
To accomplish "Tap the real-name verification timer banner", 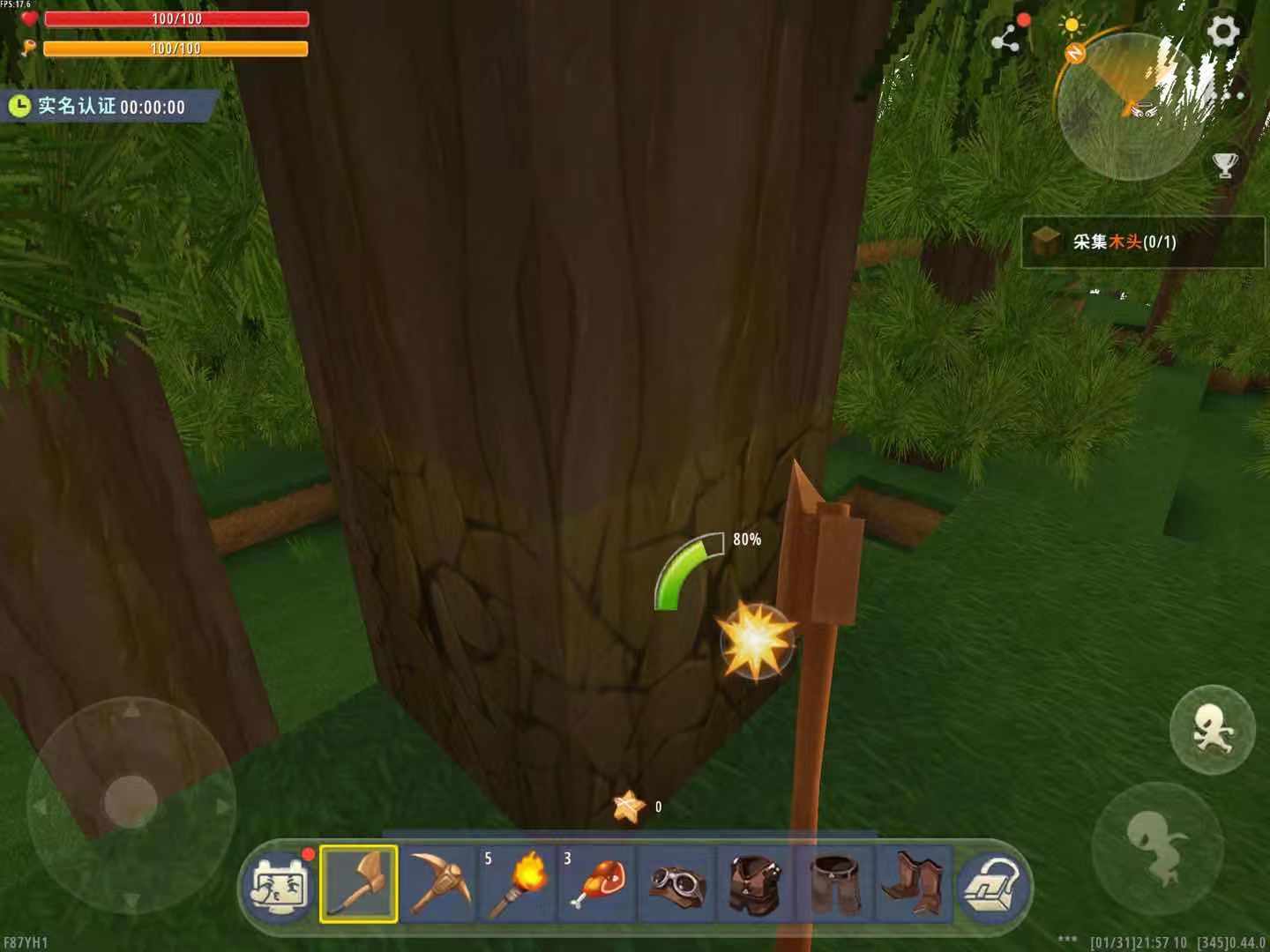I will tap(109, 107).
